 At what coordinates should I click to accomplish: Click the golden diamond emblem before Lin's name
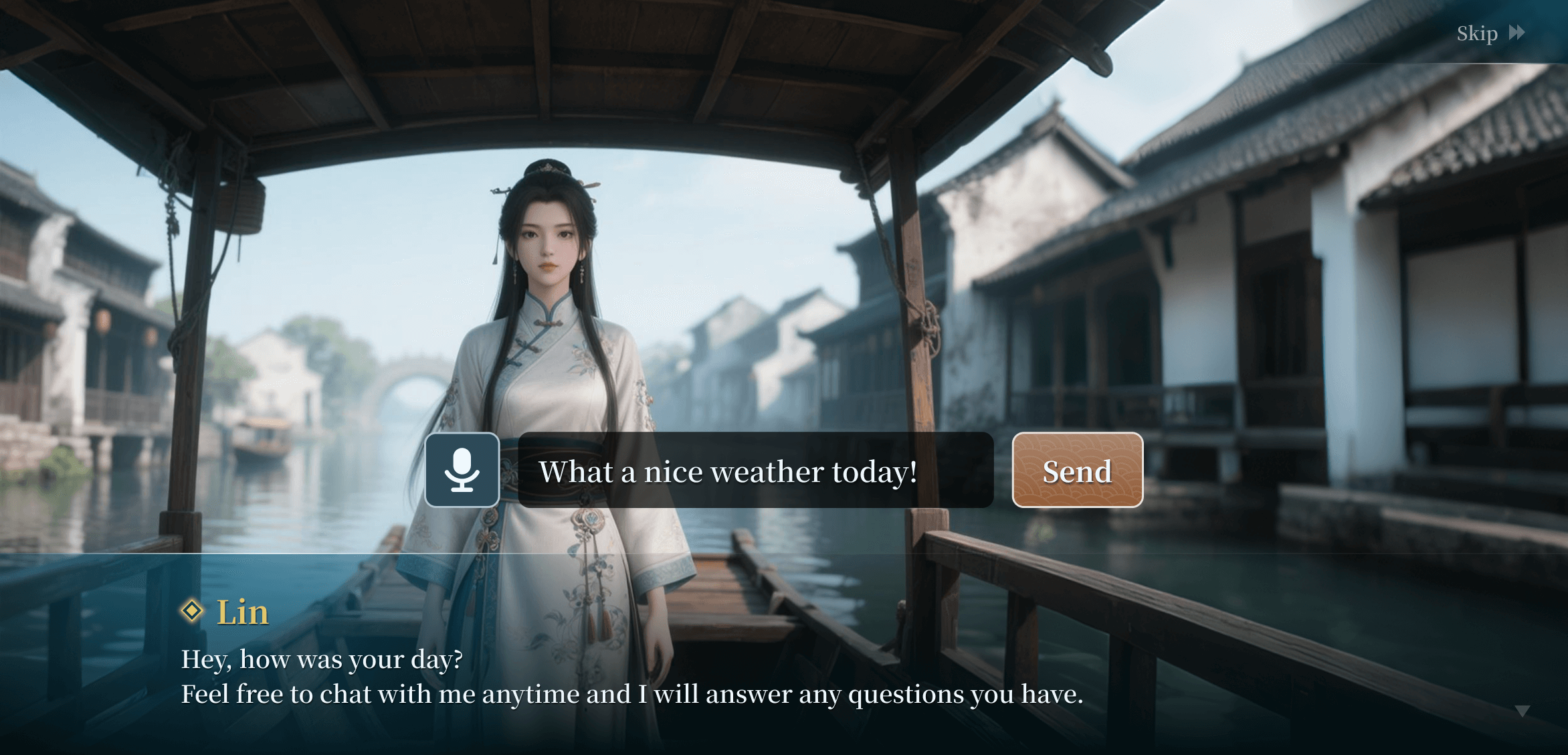click(x=193, y=611)
